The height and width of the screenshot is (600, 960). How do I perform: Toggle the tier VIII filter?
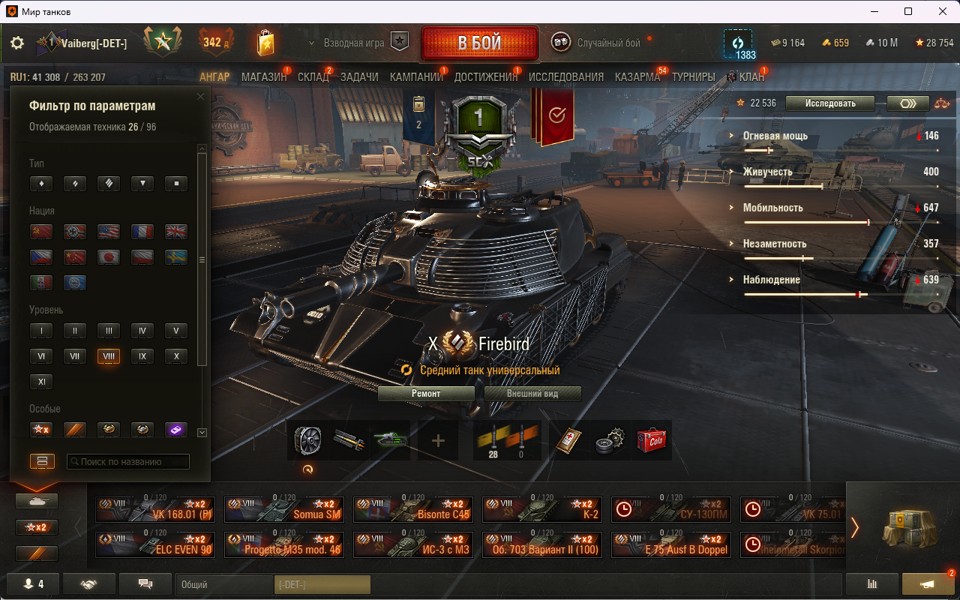pos(108,356)
